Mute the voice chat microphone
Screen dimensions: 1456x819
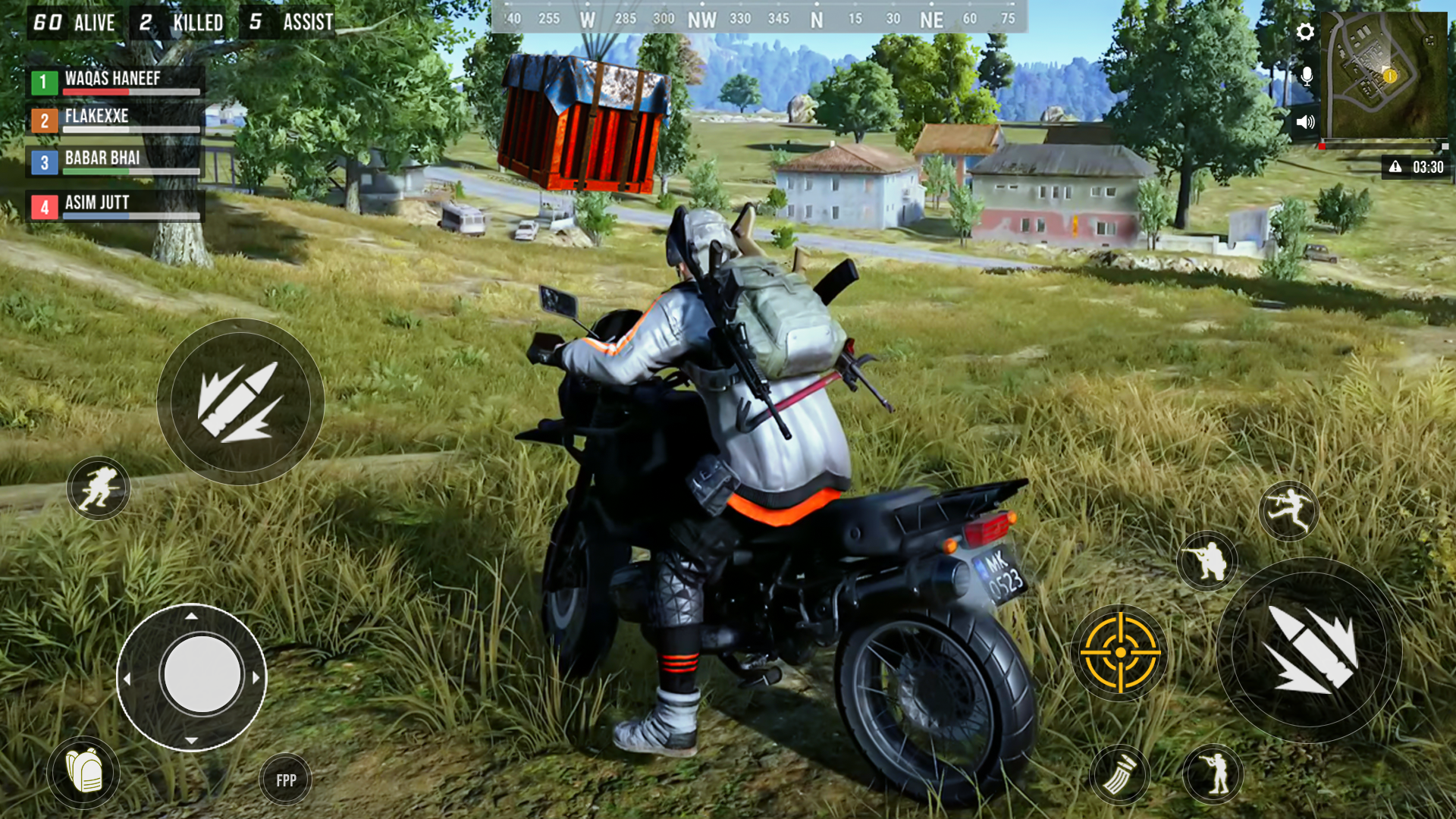click(1306, 75)
